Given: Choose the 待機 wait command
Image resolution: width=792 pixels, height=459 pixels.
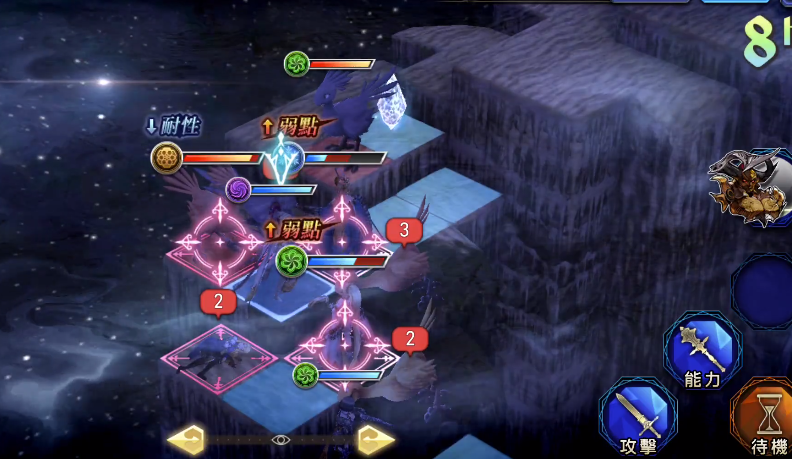Looking at the screenshot, I should 765,416.
